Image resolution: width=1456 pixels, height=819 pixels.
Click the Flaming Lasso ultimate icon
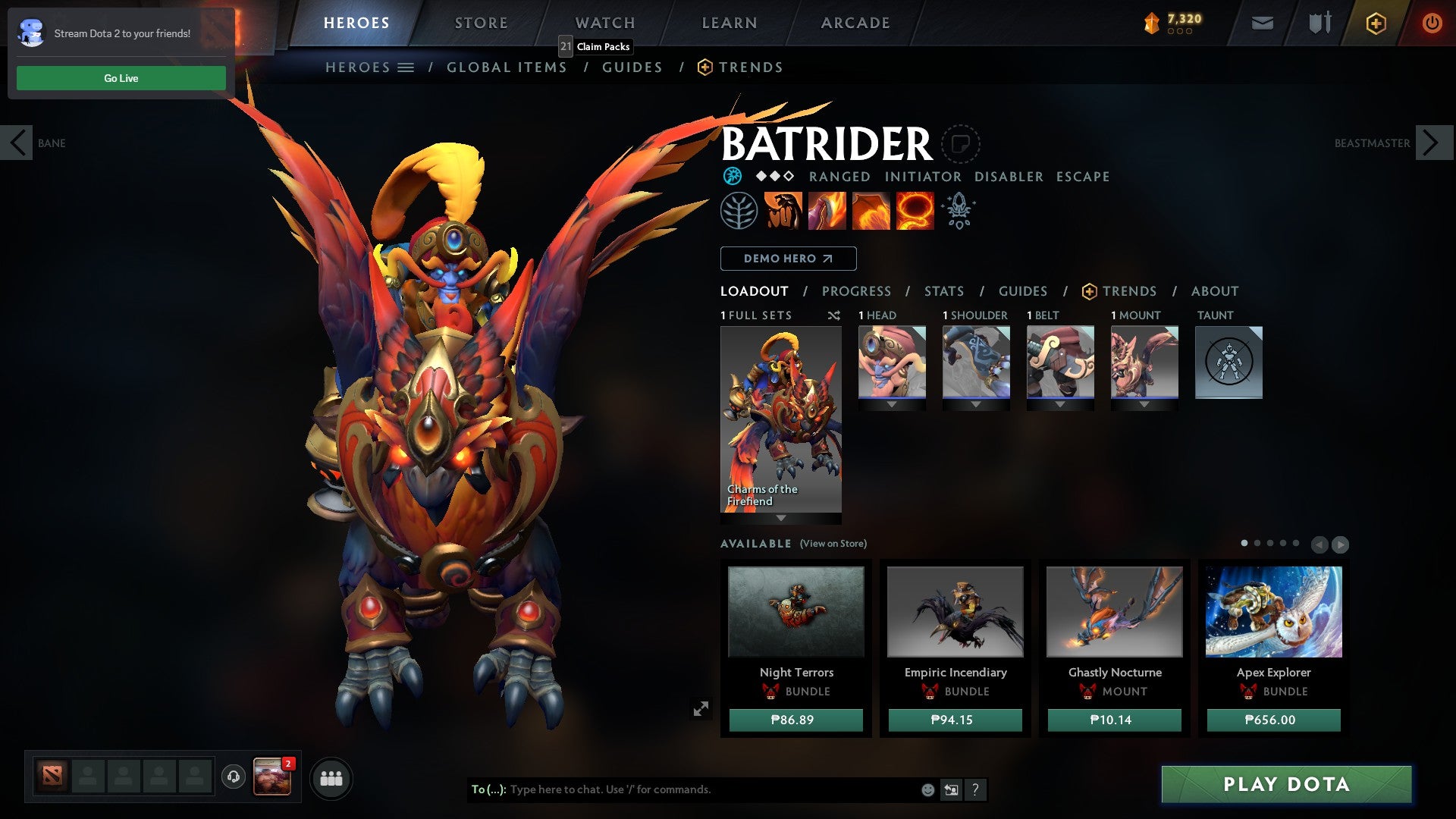(914, 210)
